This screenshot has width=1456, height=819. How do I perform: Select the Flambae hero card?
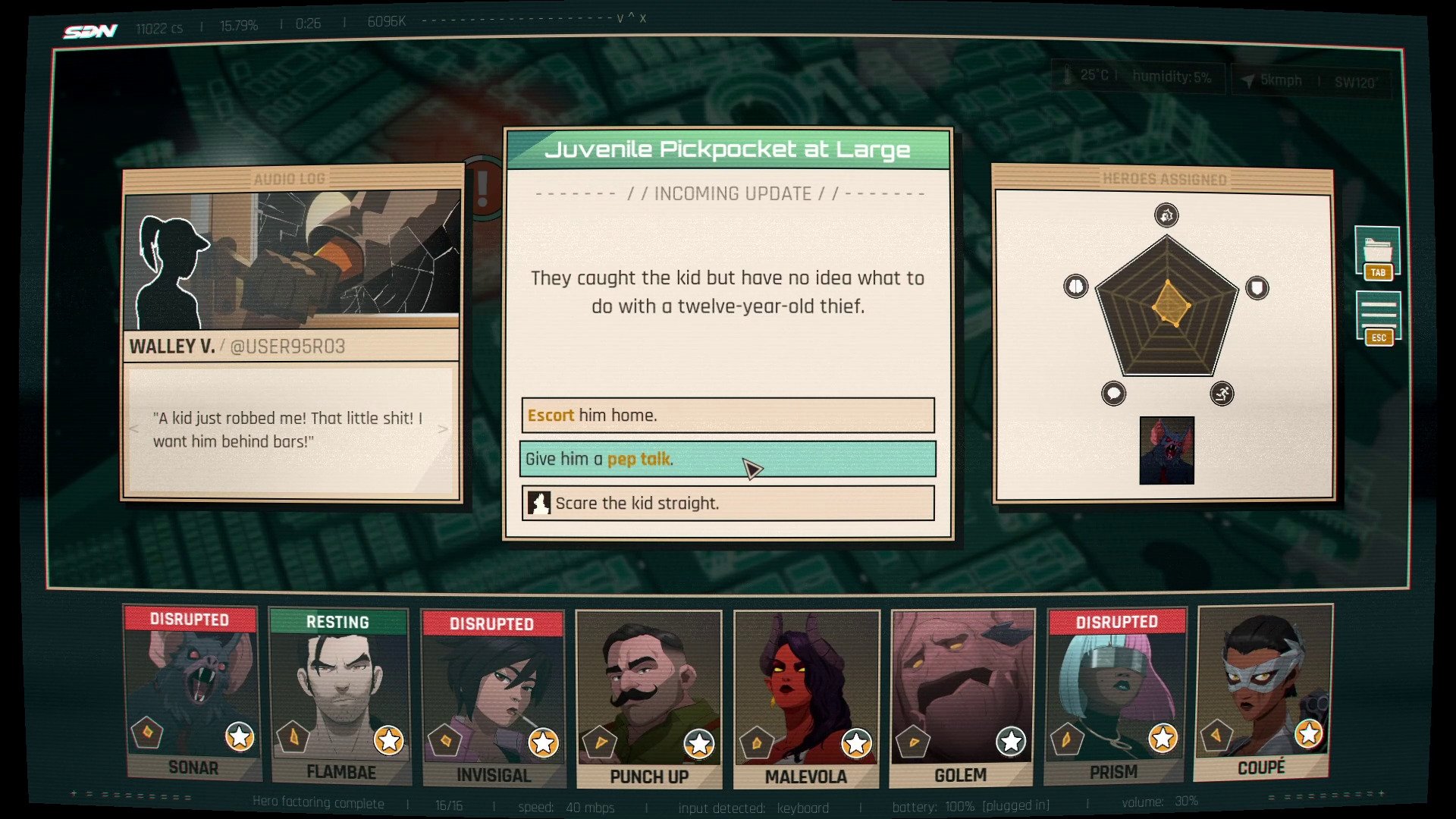(x=340, y=696)
